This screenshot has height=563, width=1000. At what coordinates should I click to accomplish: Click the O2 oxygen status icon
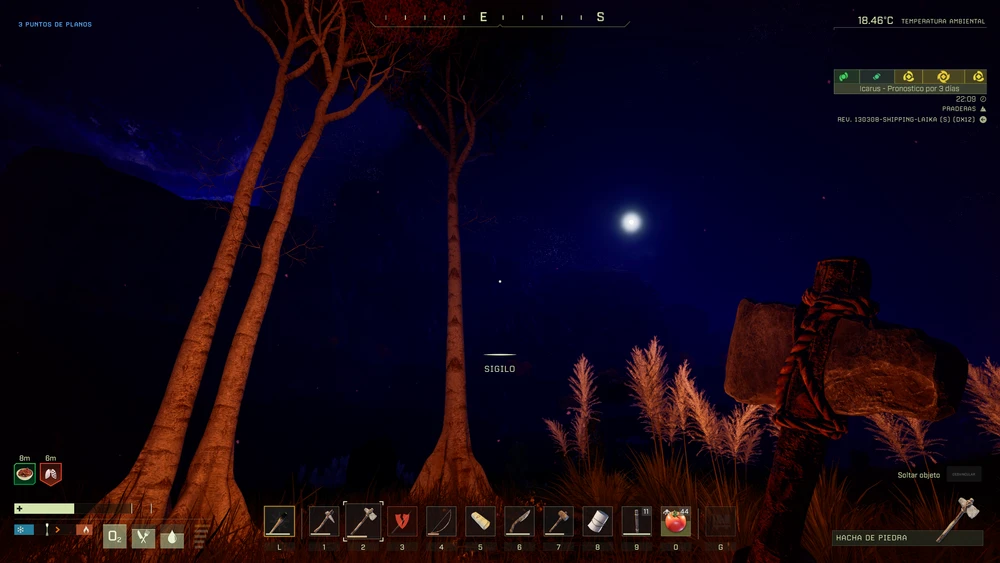115,537
